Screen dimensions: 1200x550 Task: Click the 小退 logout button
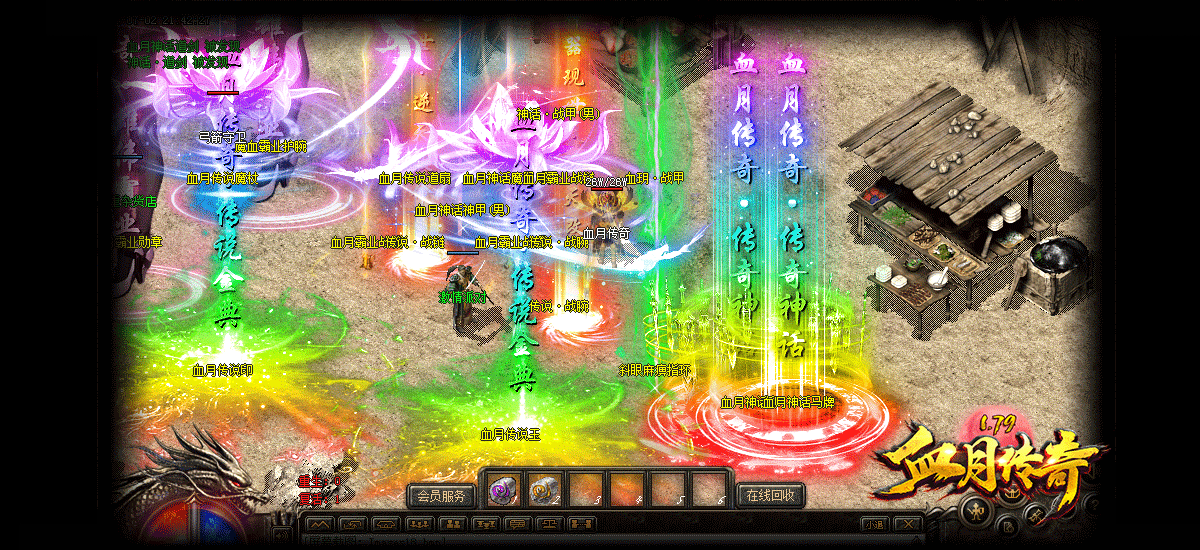click(874, 524)
